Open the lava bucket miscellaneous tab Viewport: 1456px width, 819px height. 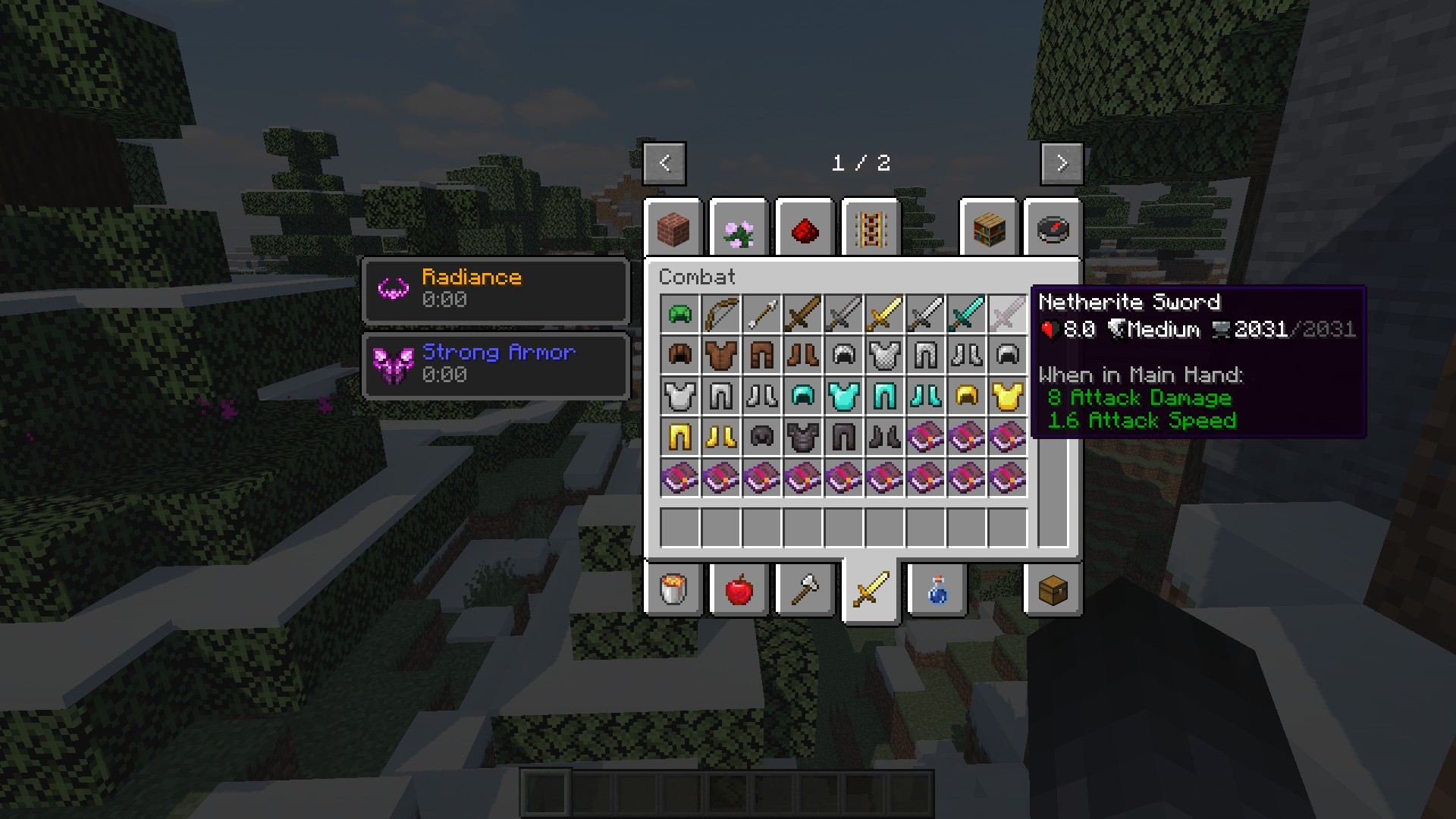pos(673,589)
